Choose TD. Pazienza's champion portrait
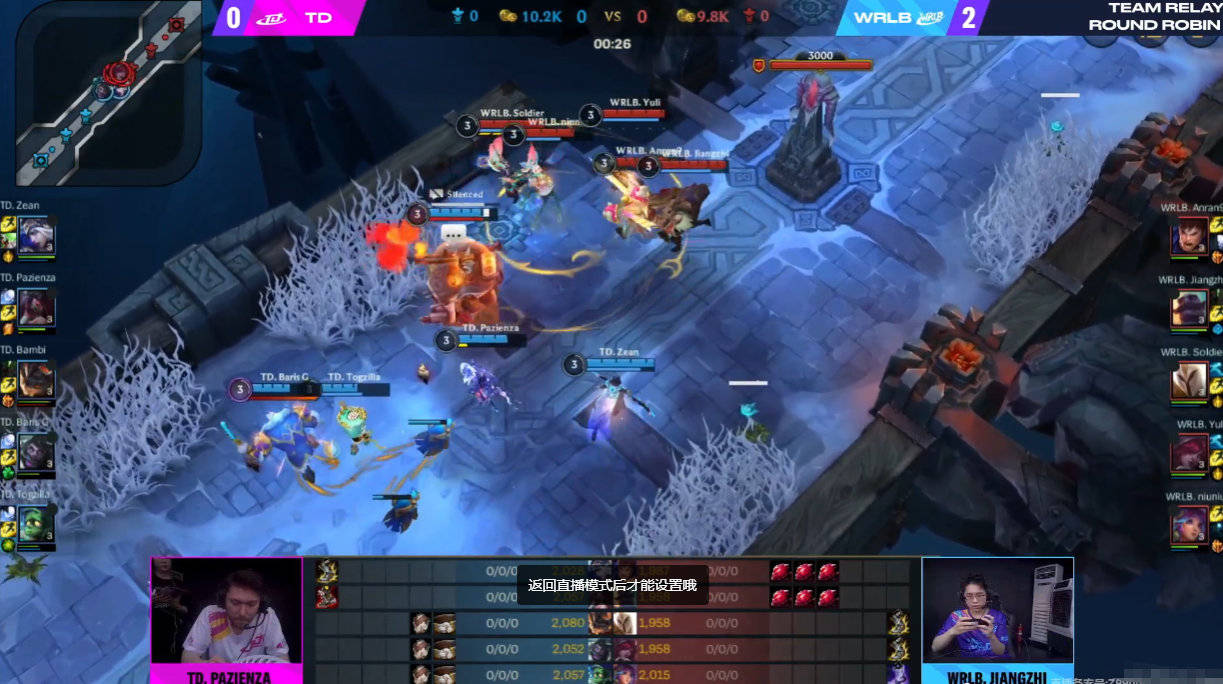 point(36,308)
